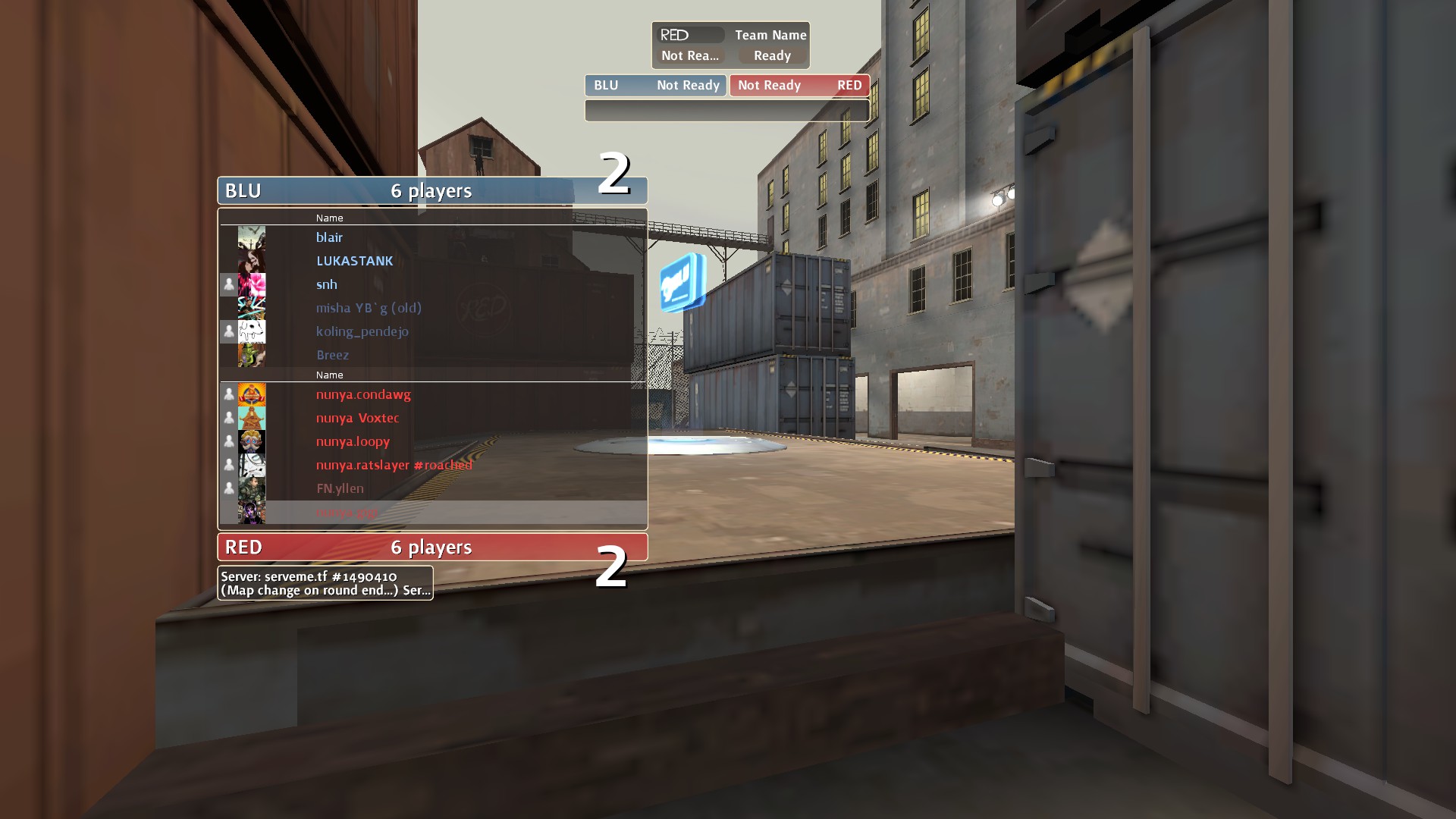
Task: Select the RED Not Ready status bar
Action: coord(799,85)
